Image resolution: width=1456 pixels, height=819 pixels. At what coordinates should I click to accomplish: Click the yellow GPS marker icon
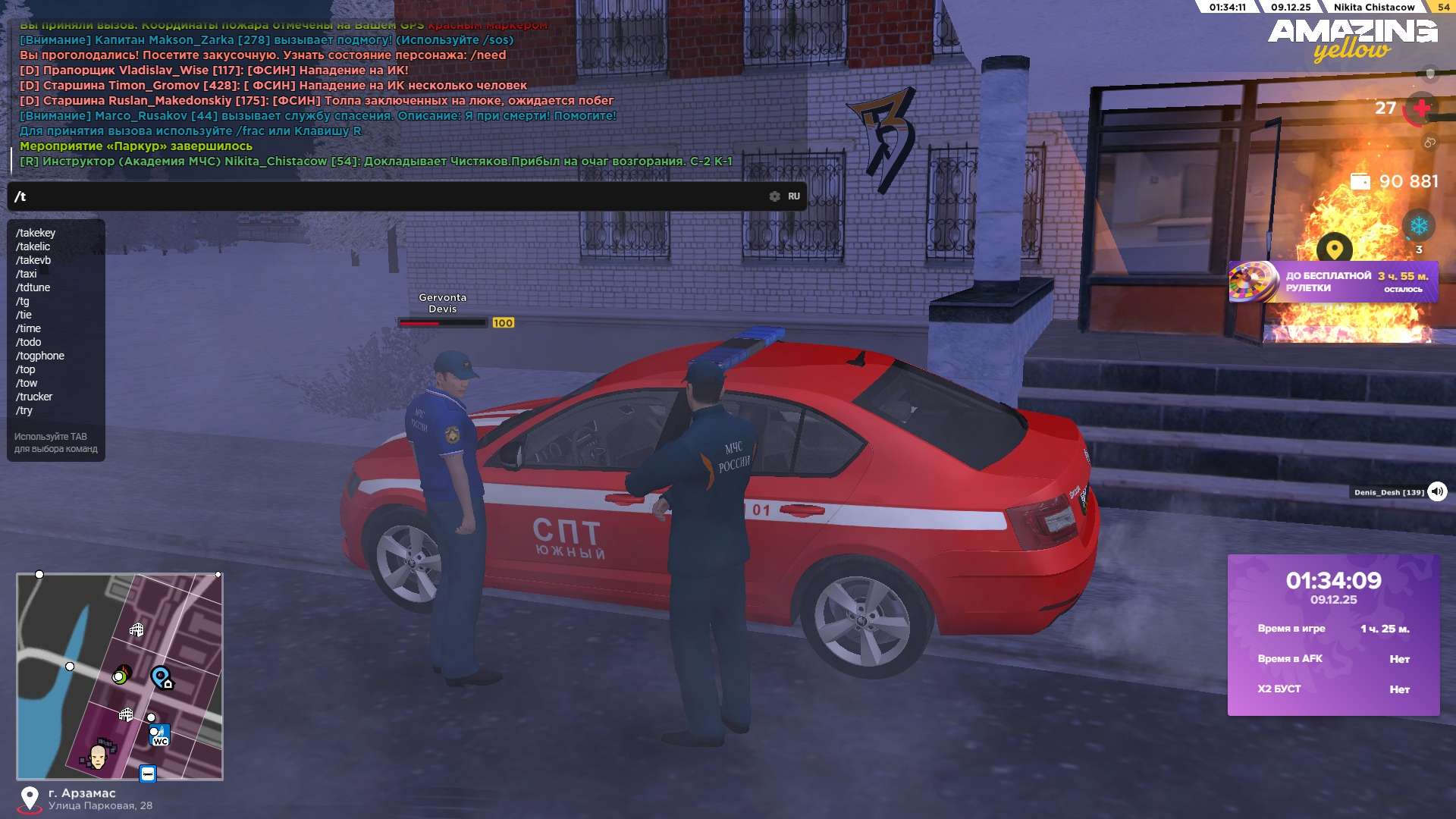(x=1335, y=248)
